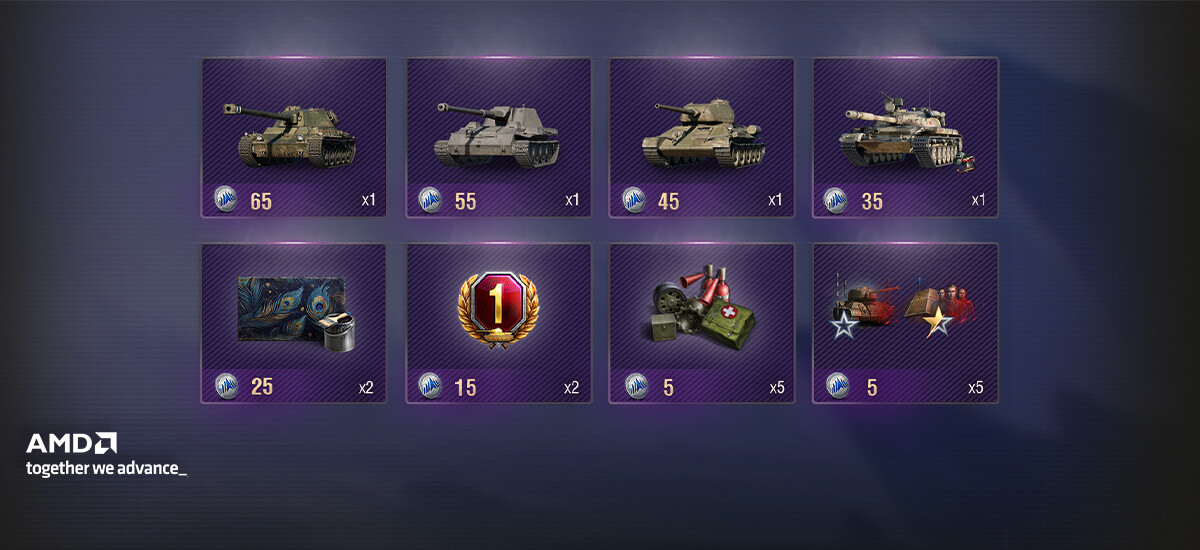Choose the tank reward priced at 55

497,137
